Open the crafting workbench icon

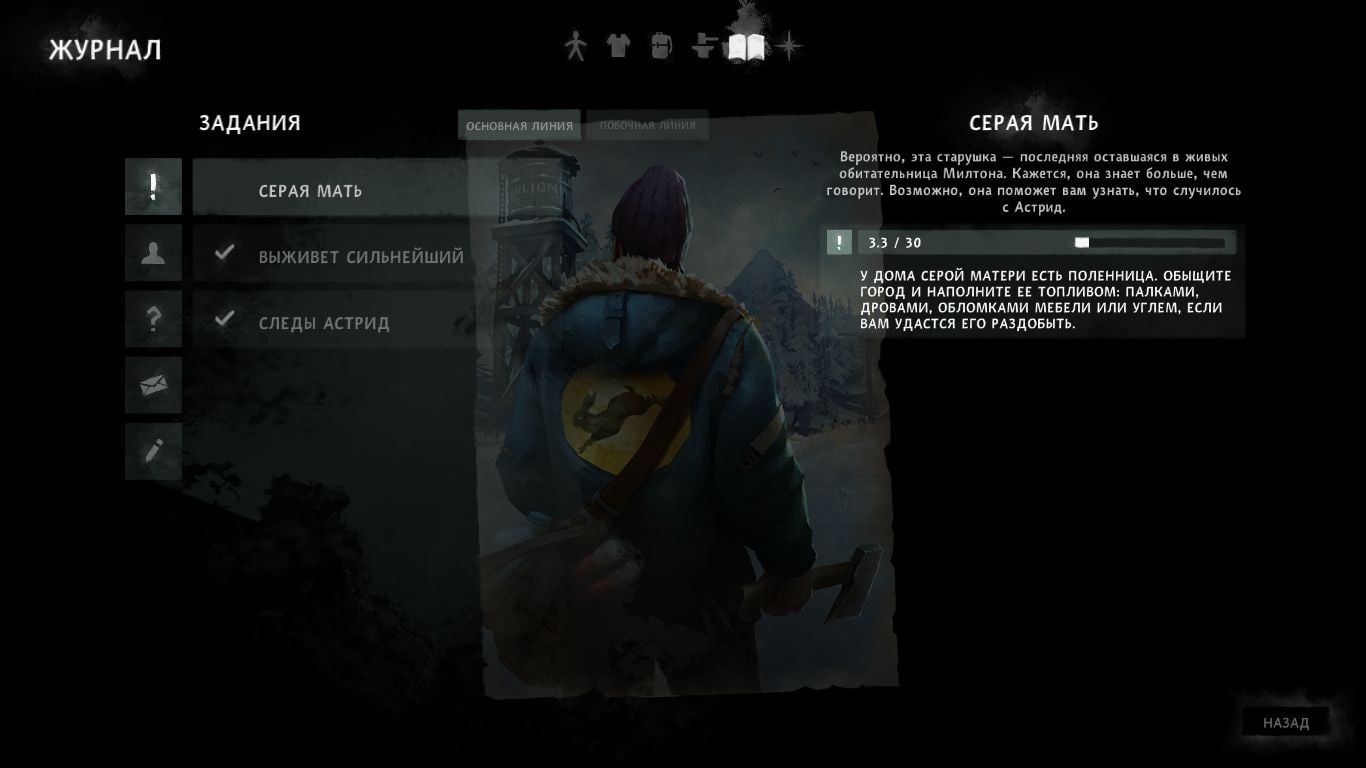click(704, 46)
